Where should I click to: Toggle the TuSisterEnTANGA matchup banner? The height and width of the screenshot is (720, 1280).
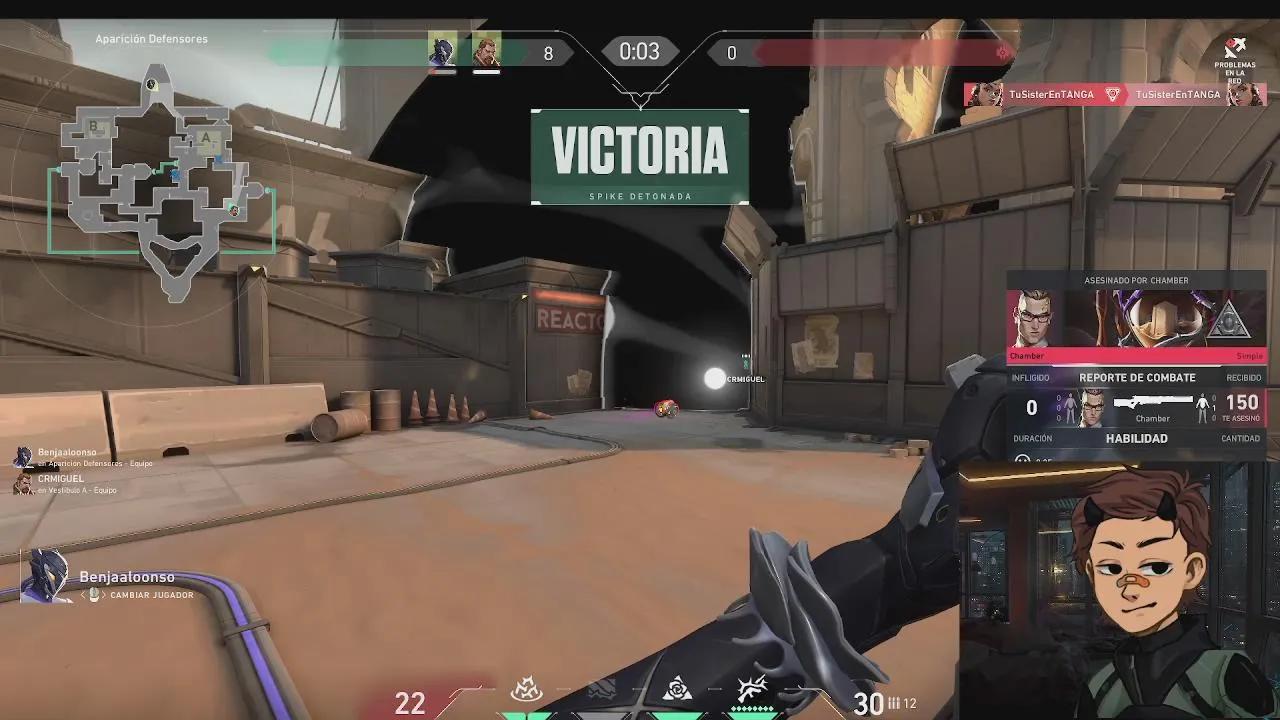coord(1115,94)
